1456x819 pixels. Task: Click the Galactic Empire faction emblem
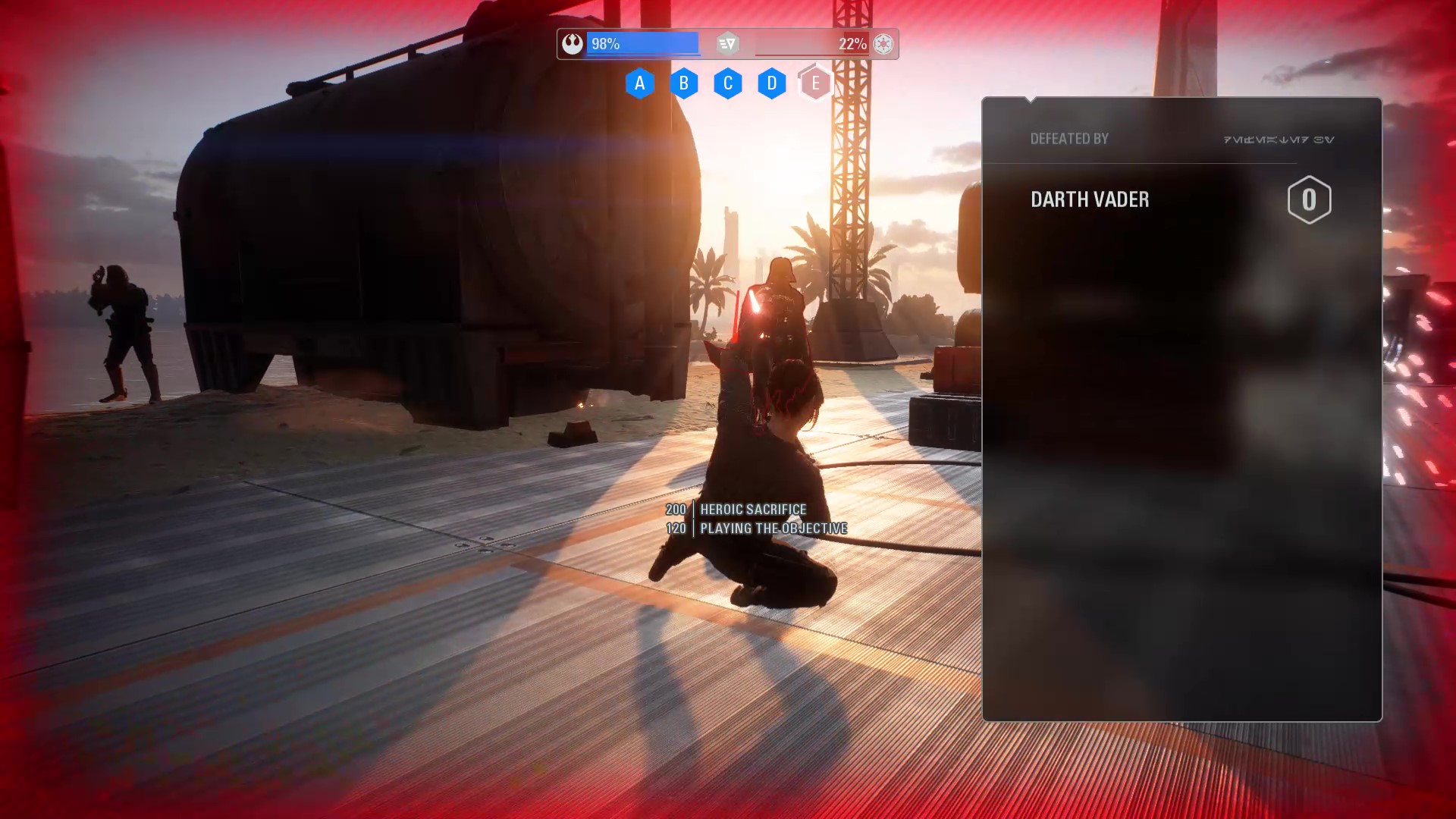click(x=883, y=44)
